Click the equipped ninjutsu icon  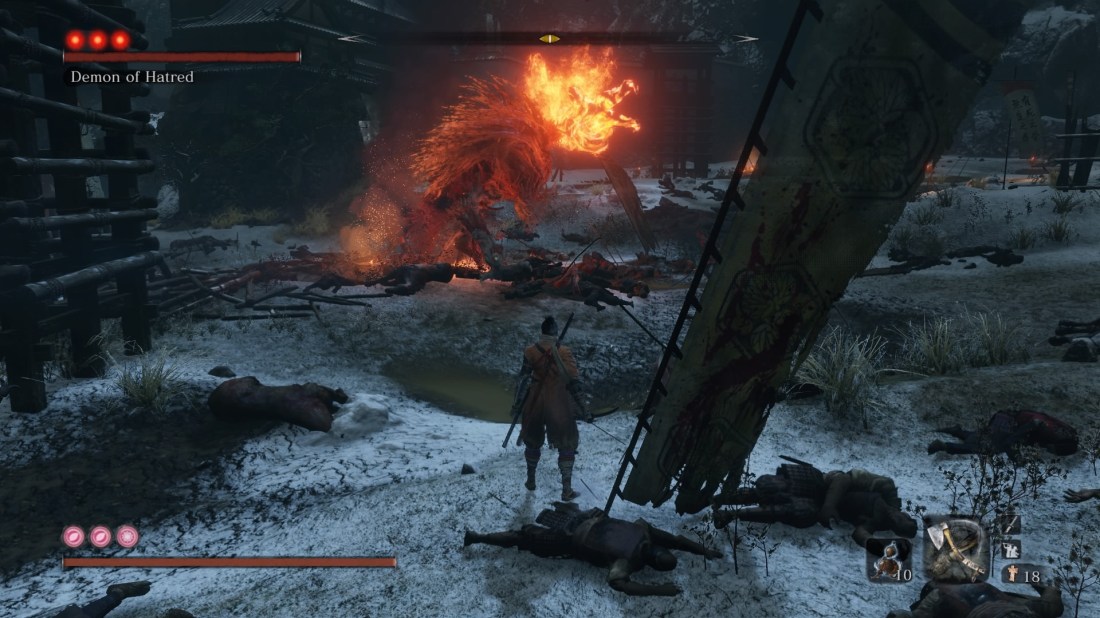tap(1010, 548)
